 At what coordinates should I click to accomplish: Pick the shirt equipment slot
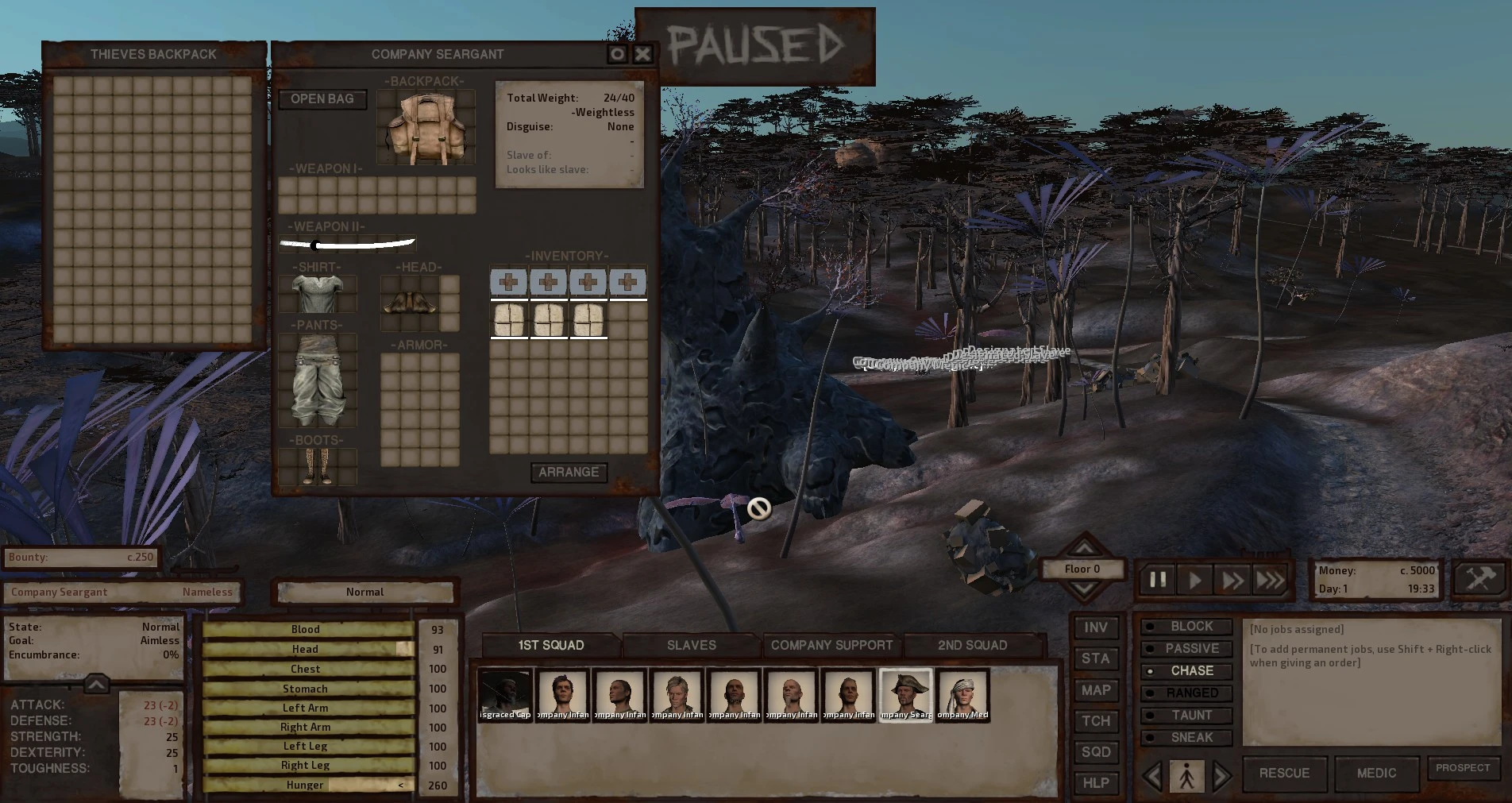[317, 294]
